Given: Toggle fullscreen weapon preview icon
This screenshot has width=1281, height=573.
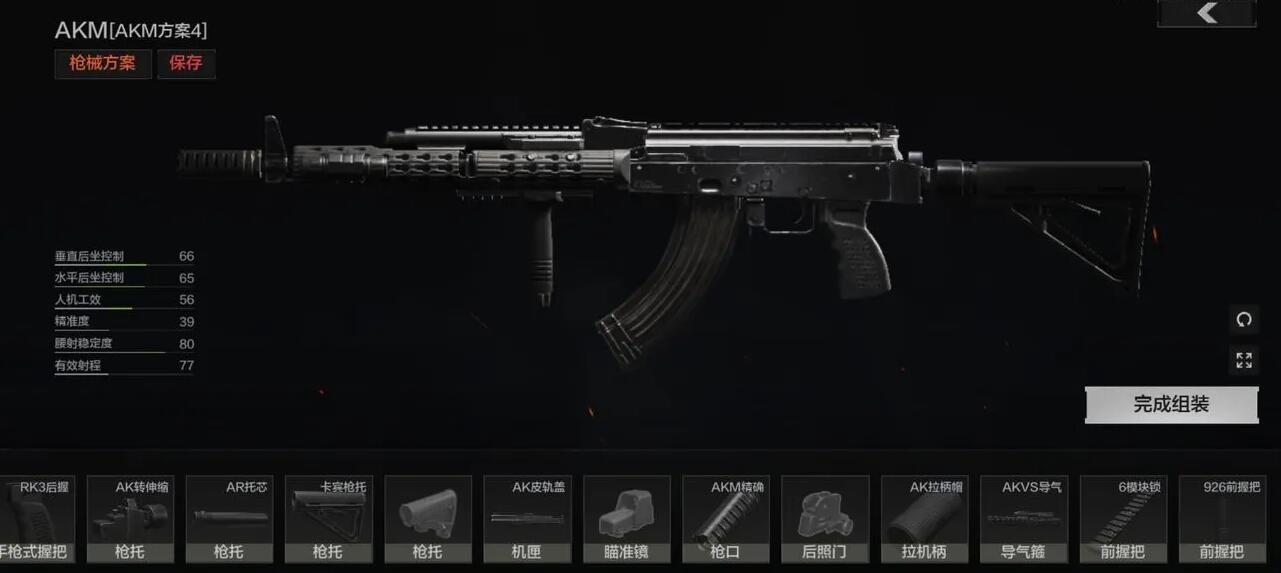Looking at the screenshot, I should 1244,360.
